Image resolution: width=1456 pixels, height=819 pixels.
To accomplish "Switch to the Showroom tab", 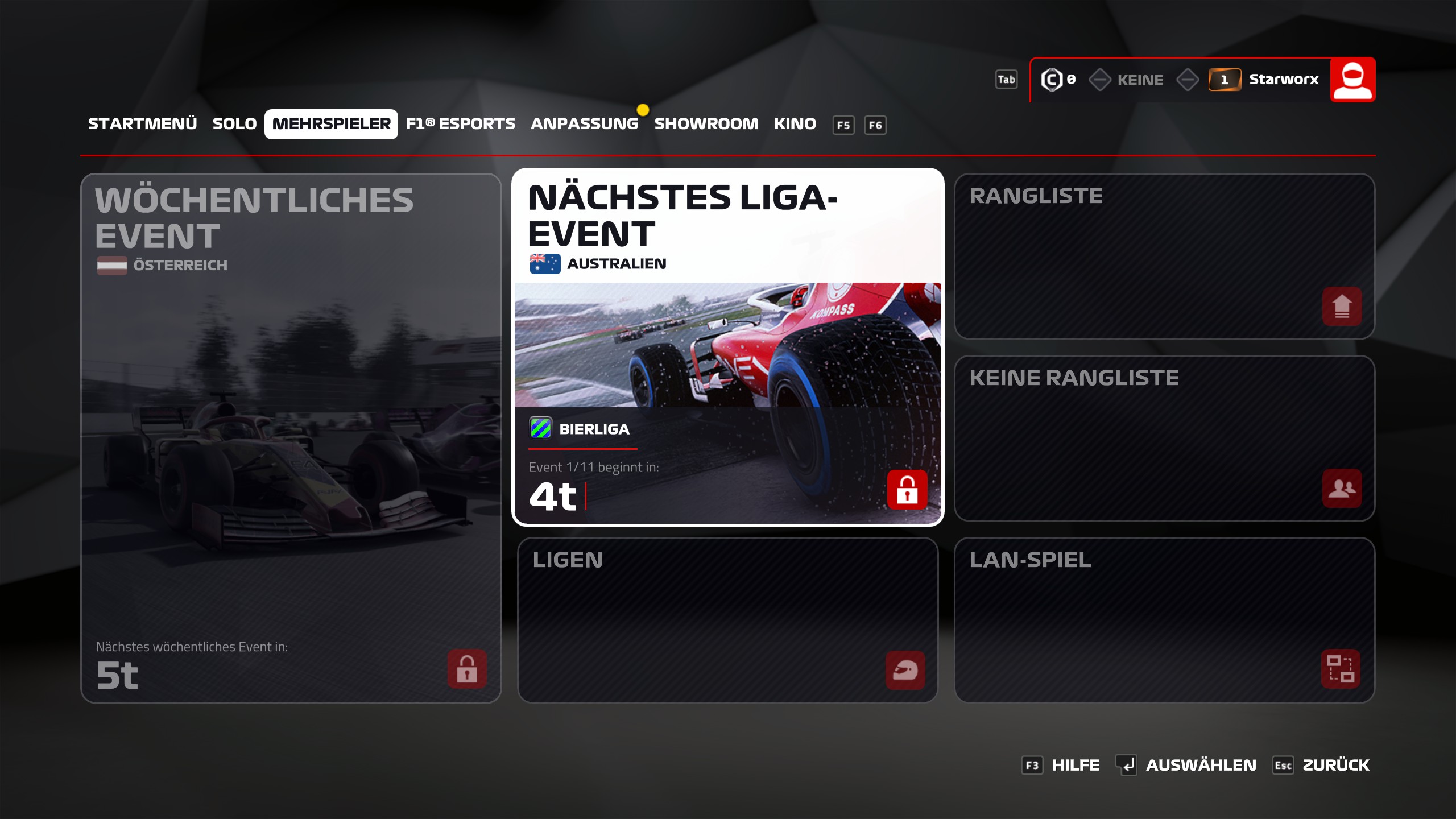I will tap(706, 124).
